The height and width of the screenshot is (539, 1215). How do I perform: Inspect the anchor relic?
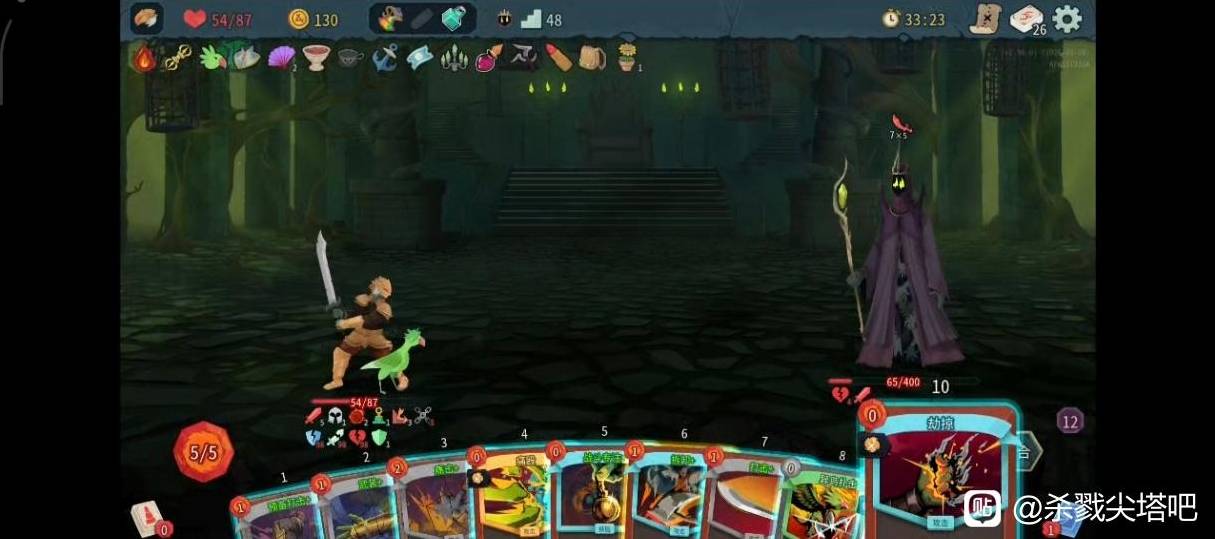(x=386, y=58)
